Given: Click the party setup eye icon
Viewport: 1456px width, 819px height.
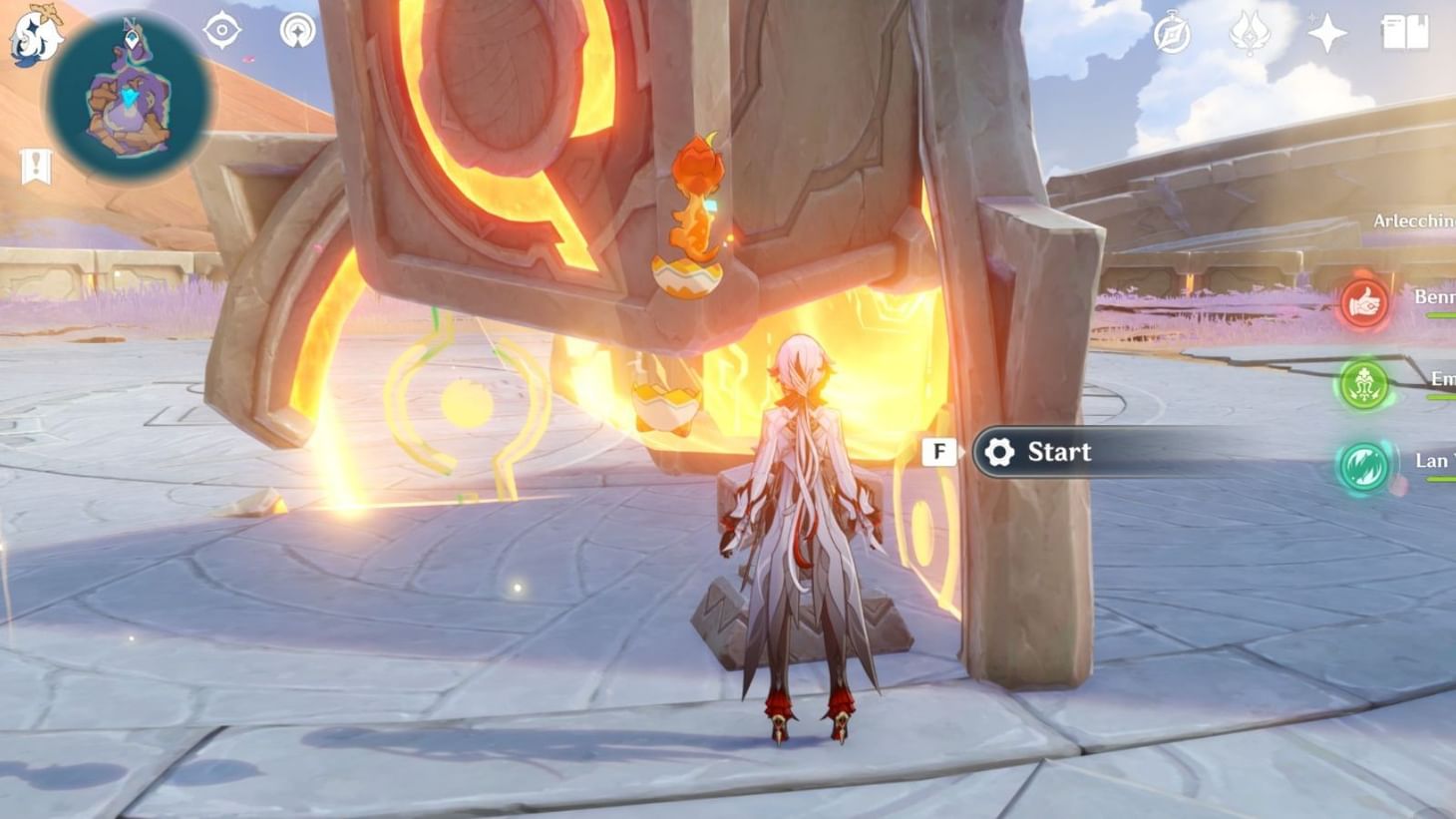Looking at the screenshot, I should coord(221,31).
